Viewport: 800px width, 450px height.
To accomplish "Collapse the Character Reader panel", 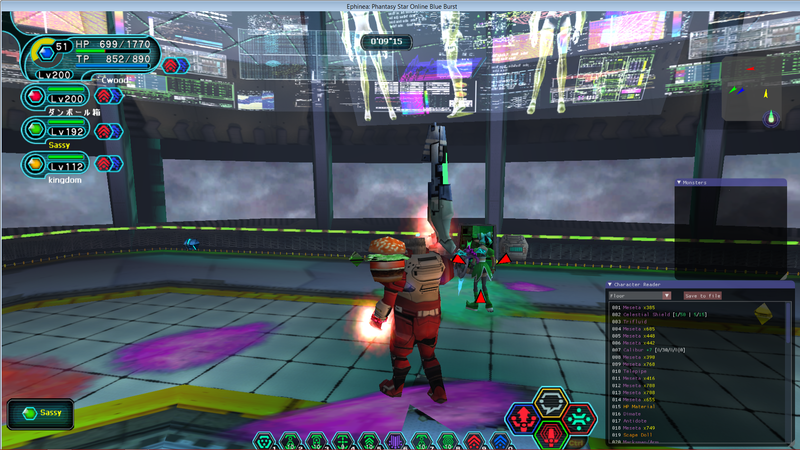I will pyautogui.click(x=610, y=284).
